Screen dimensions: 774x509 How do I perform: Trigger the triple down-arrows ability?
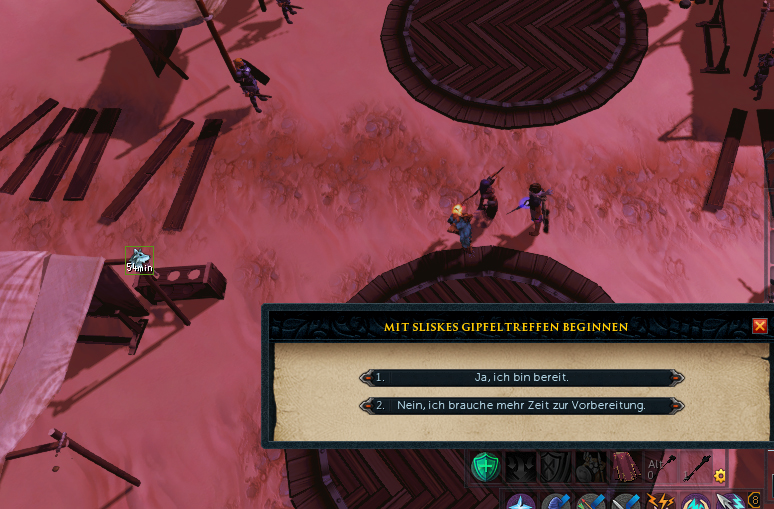pos(520,466)
